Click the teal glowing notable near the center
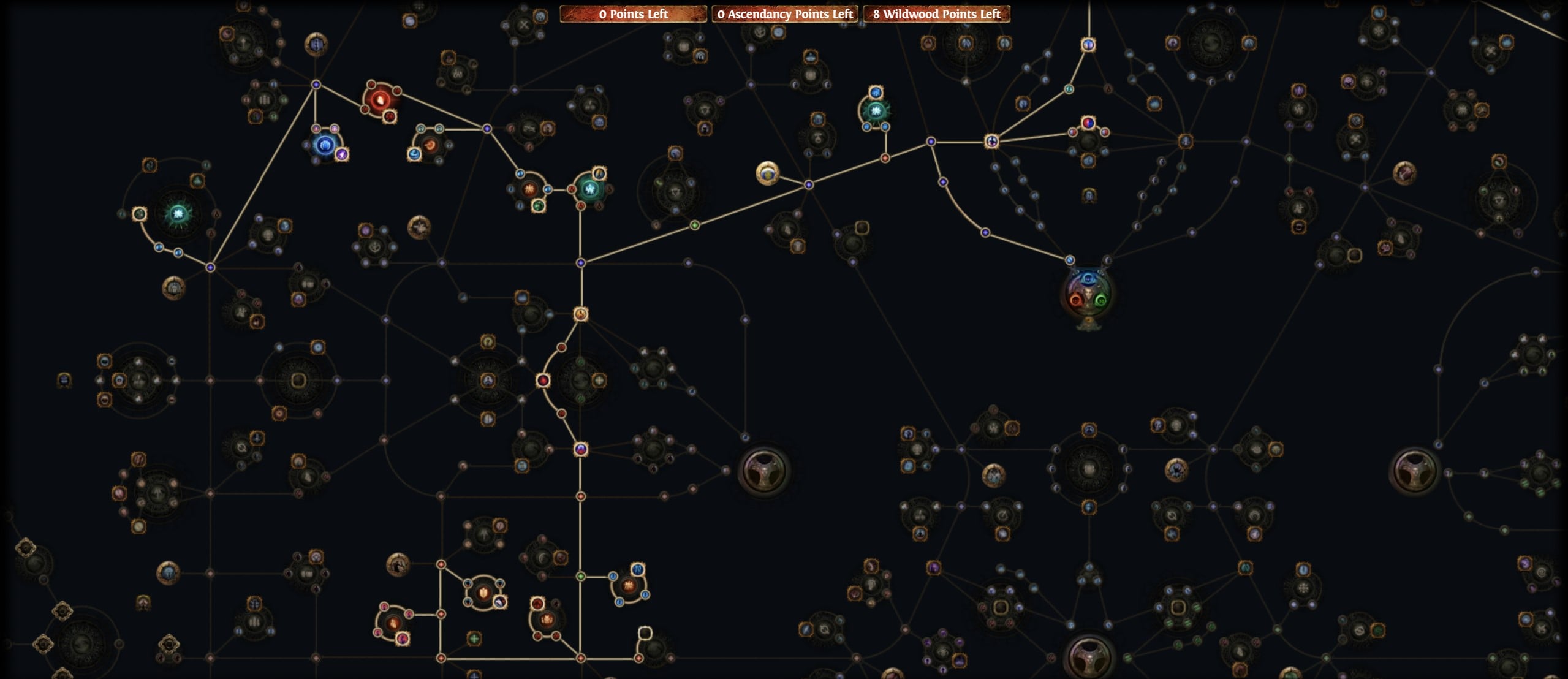1568x679 pixels. [x=590, y=189]
